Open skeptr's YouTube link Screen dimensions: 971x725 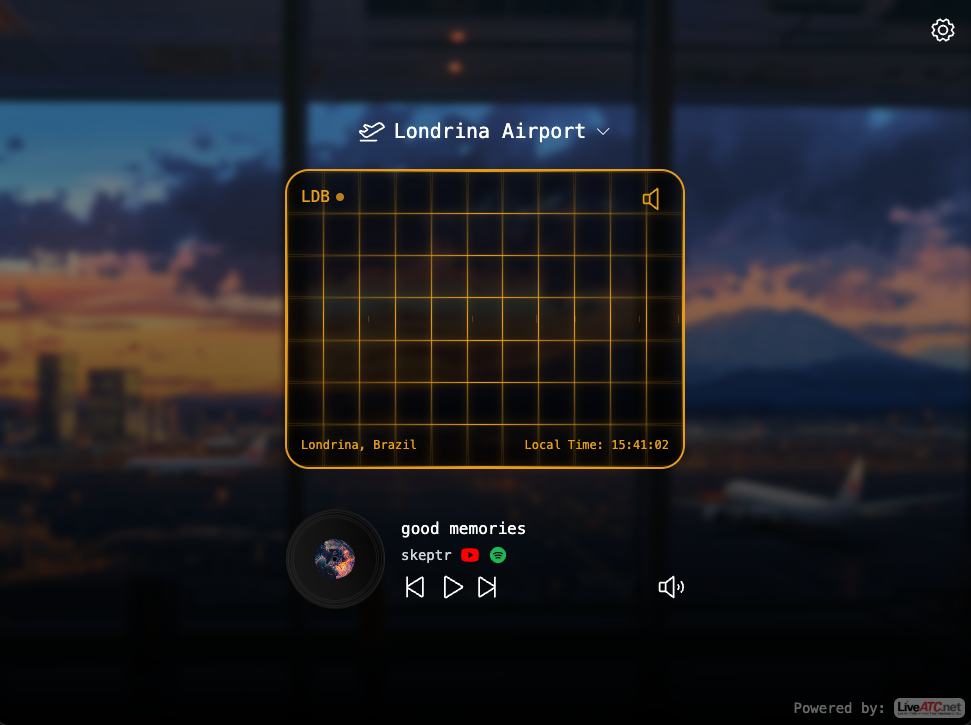point(470,555)
